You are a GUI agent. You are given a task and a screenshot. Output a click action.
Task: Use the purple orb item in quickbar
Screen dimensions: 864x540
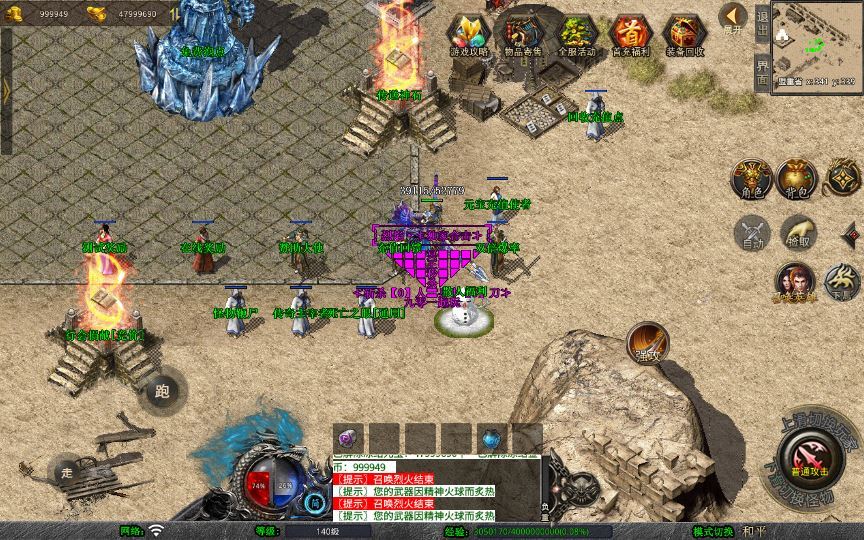348,438
